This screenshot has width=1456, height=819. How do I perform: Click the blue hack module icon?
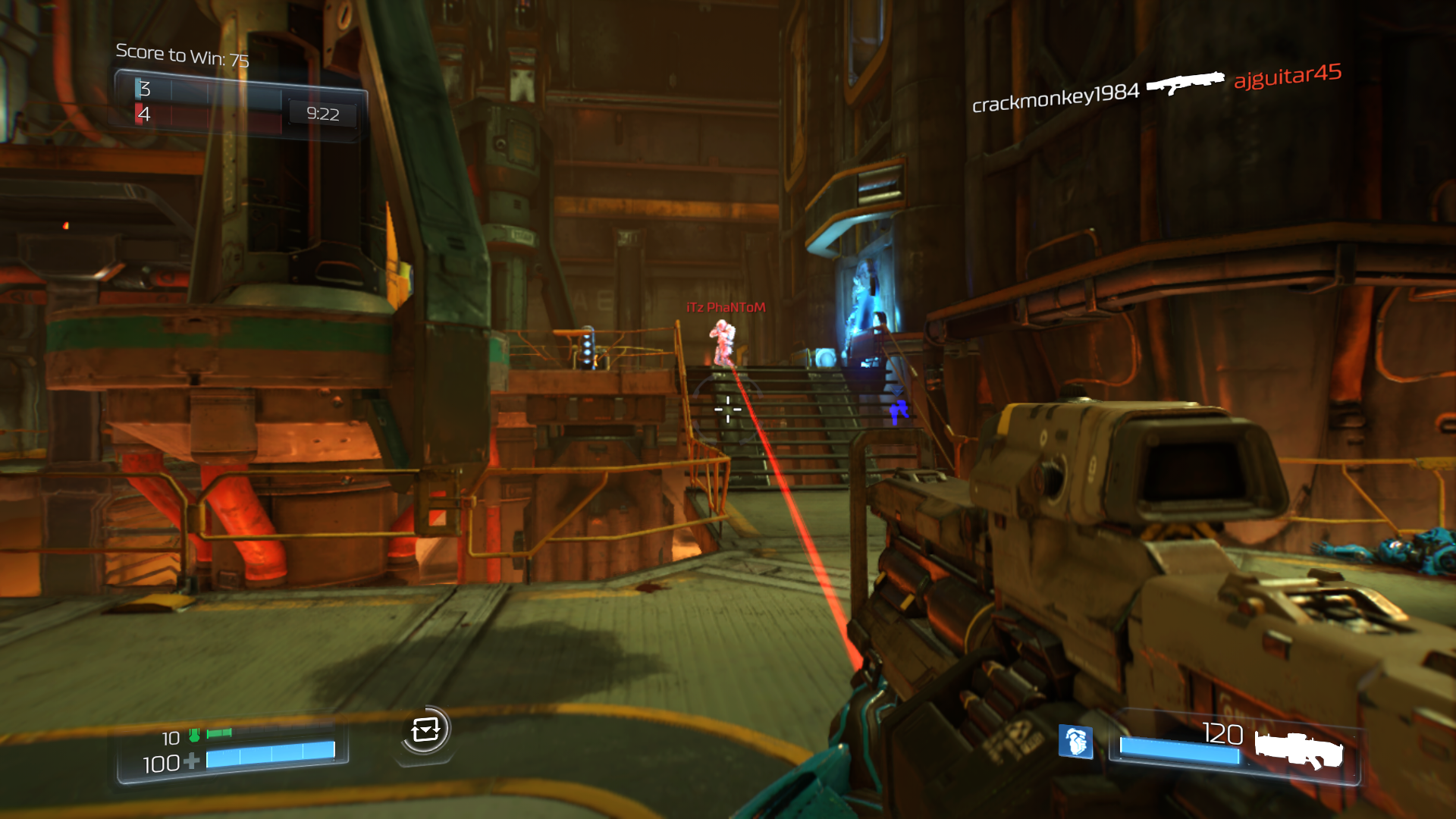click(x=1075, y=741)
